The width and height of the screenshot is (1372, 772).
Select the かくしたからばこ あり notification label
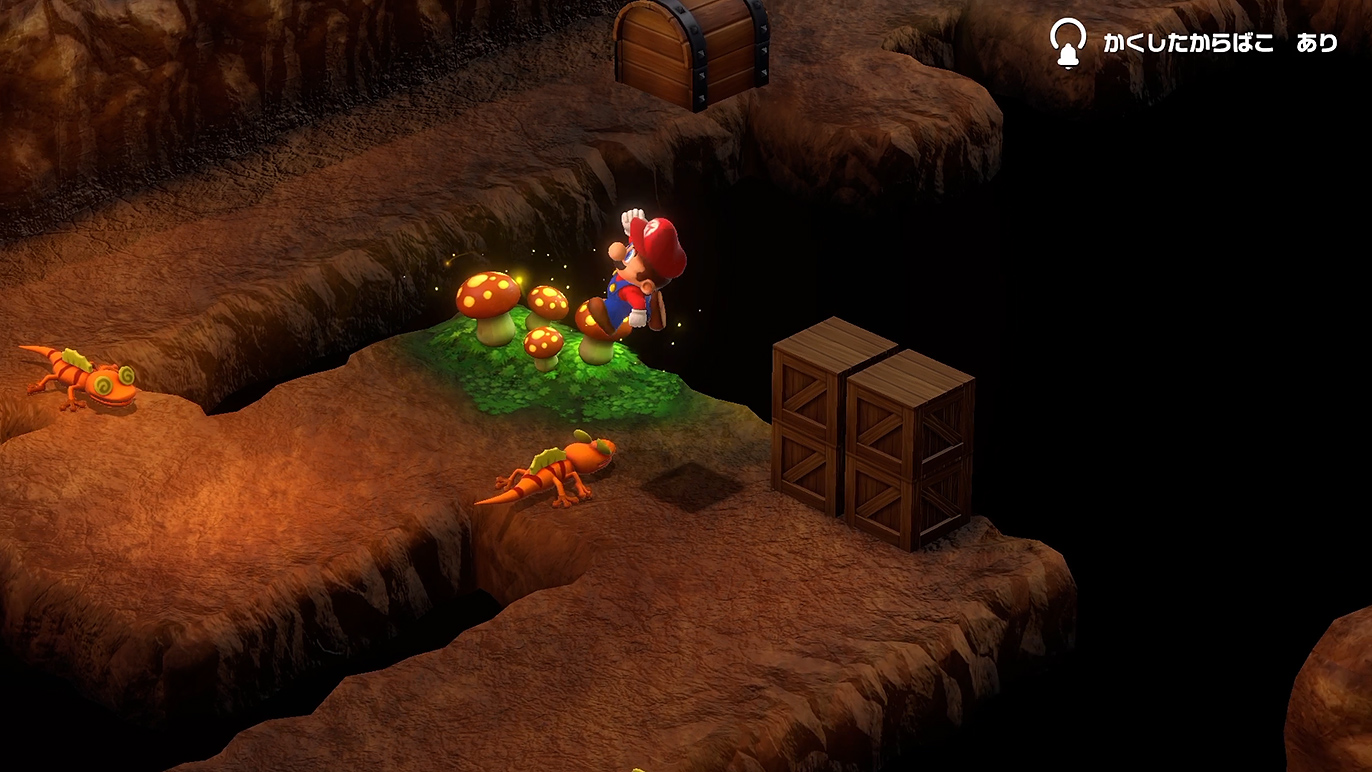(x=1219, y=43)
